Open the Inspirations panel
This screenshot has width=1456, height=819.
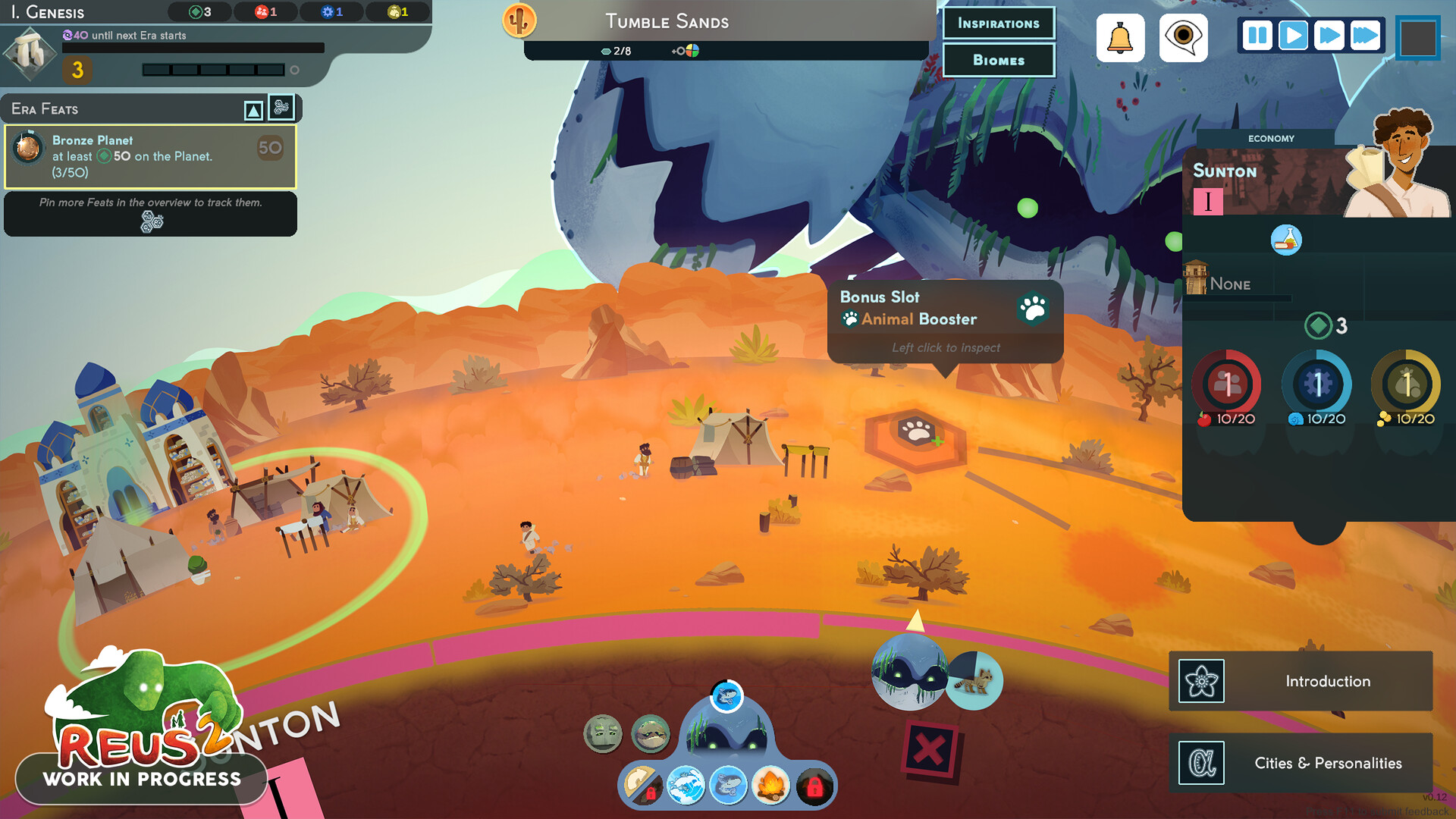998,23
